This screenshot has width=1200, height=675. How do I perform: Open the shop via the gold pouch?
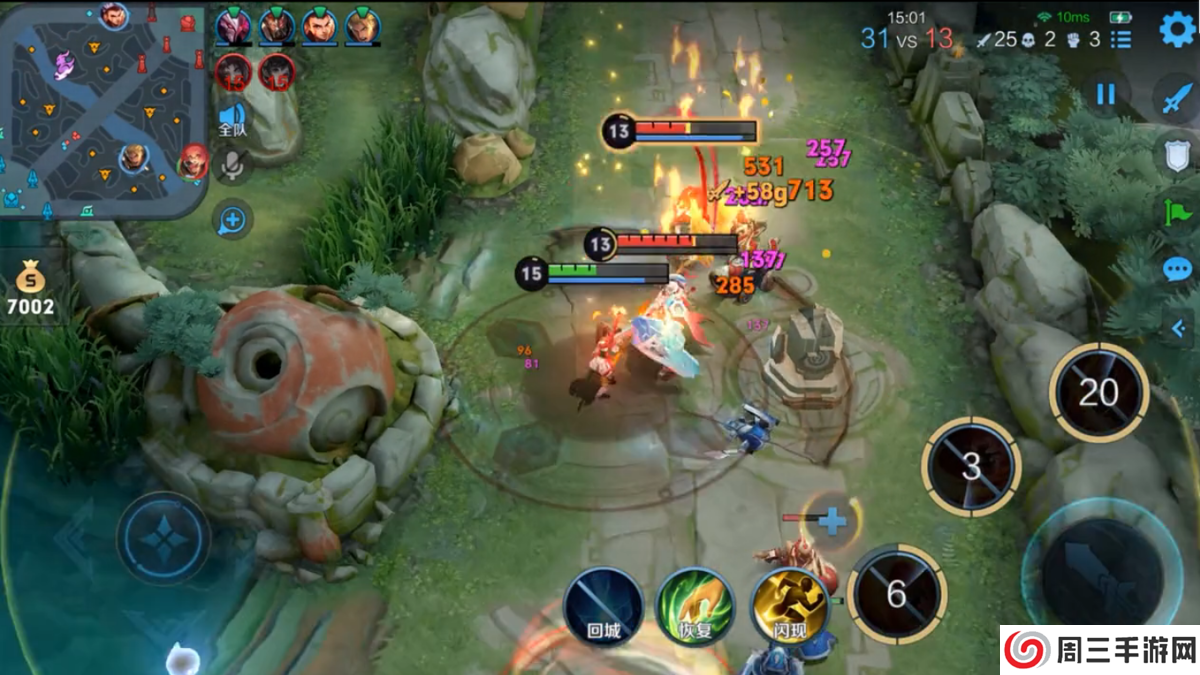point(30,285)
